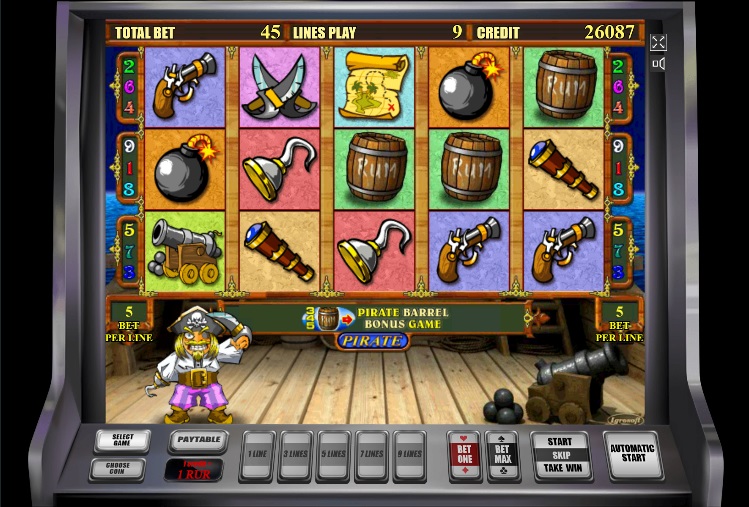Activate all 9 Lines
This screenshot has height=507, width=749.
click(x=409, y=453)
